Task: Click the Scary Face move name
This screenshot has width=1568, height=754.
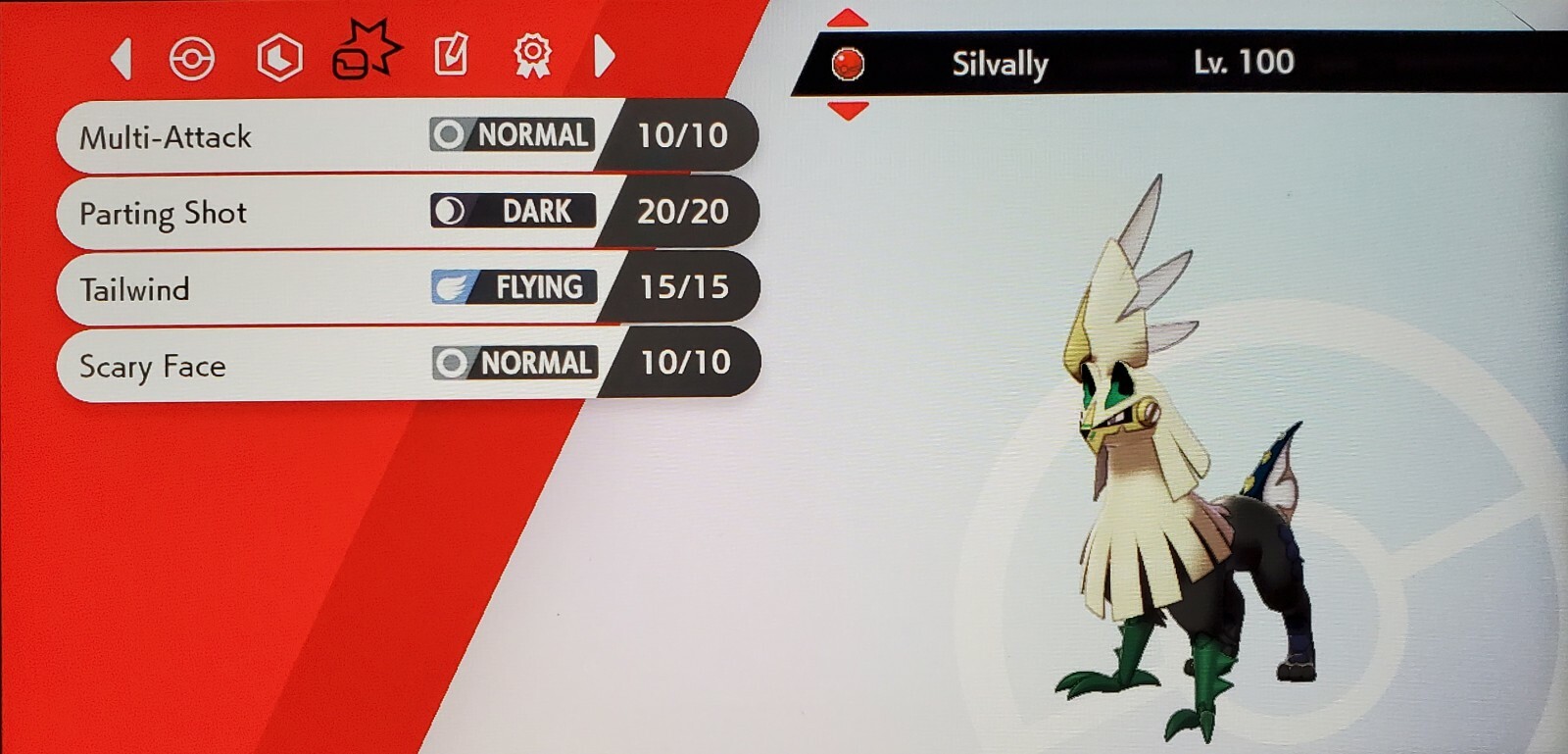Action: 150,366
